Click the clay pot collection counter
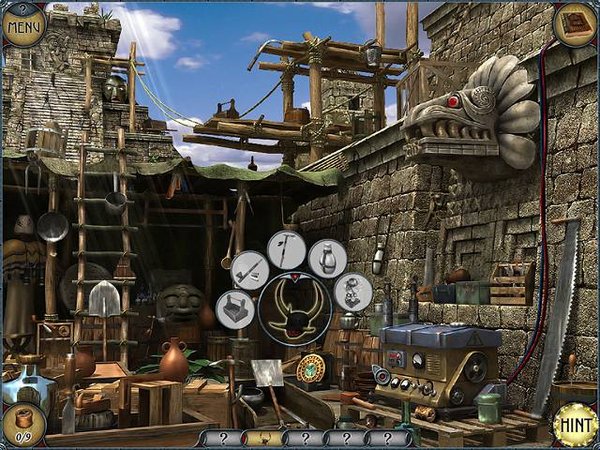This screenshot has height=450, width=600. (22, 425)
